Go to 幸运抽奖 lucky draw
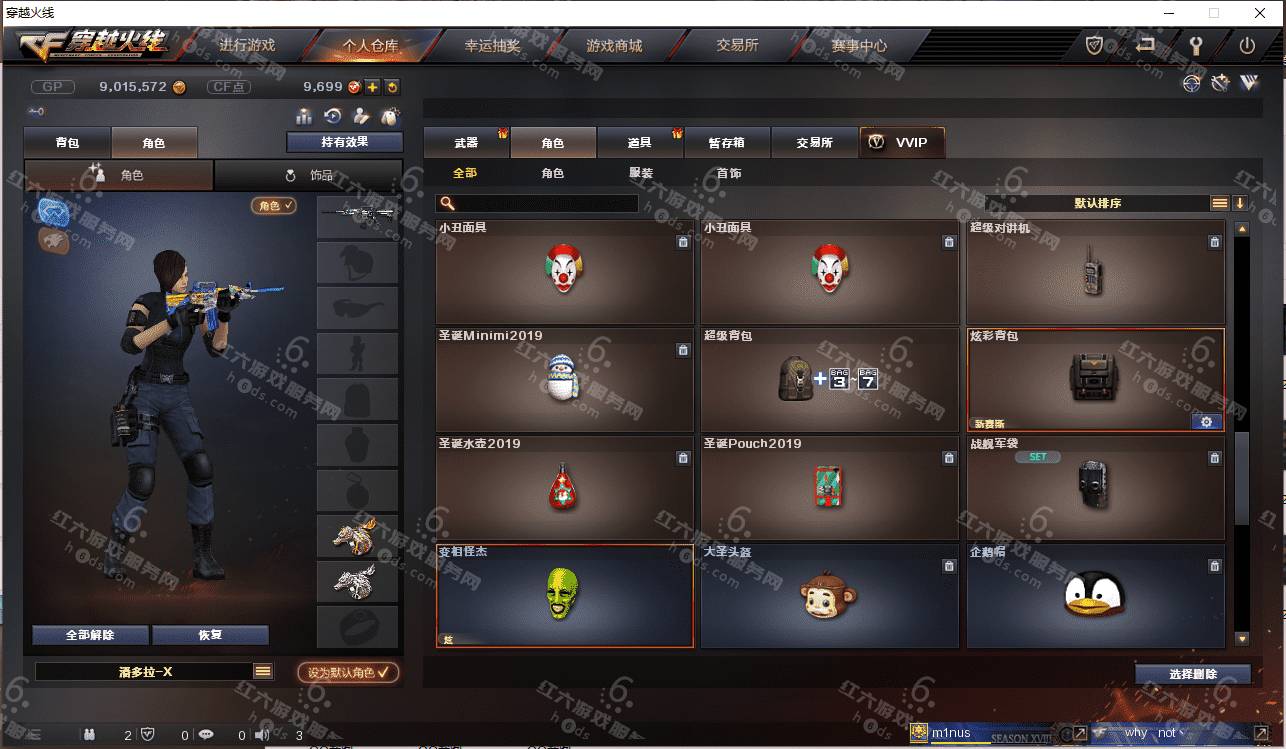 [x=492, y=46]
